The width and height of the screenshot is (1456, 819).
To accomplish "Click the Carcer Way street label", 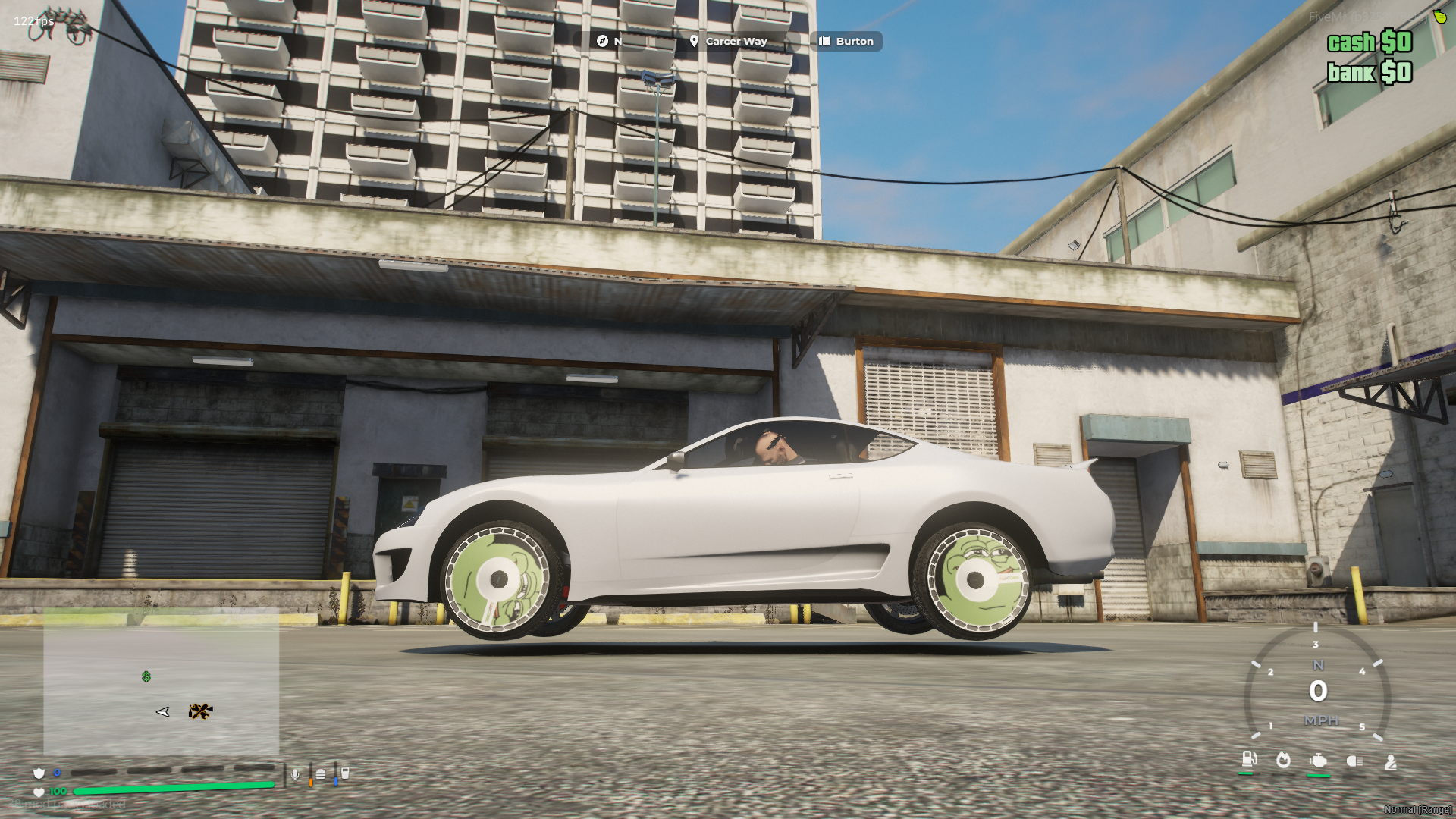I will pos(728,42).
